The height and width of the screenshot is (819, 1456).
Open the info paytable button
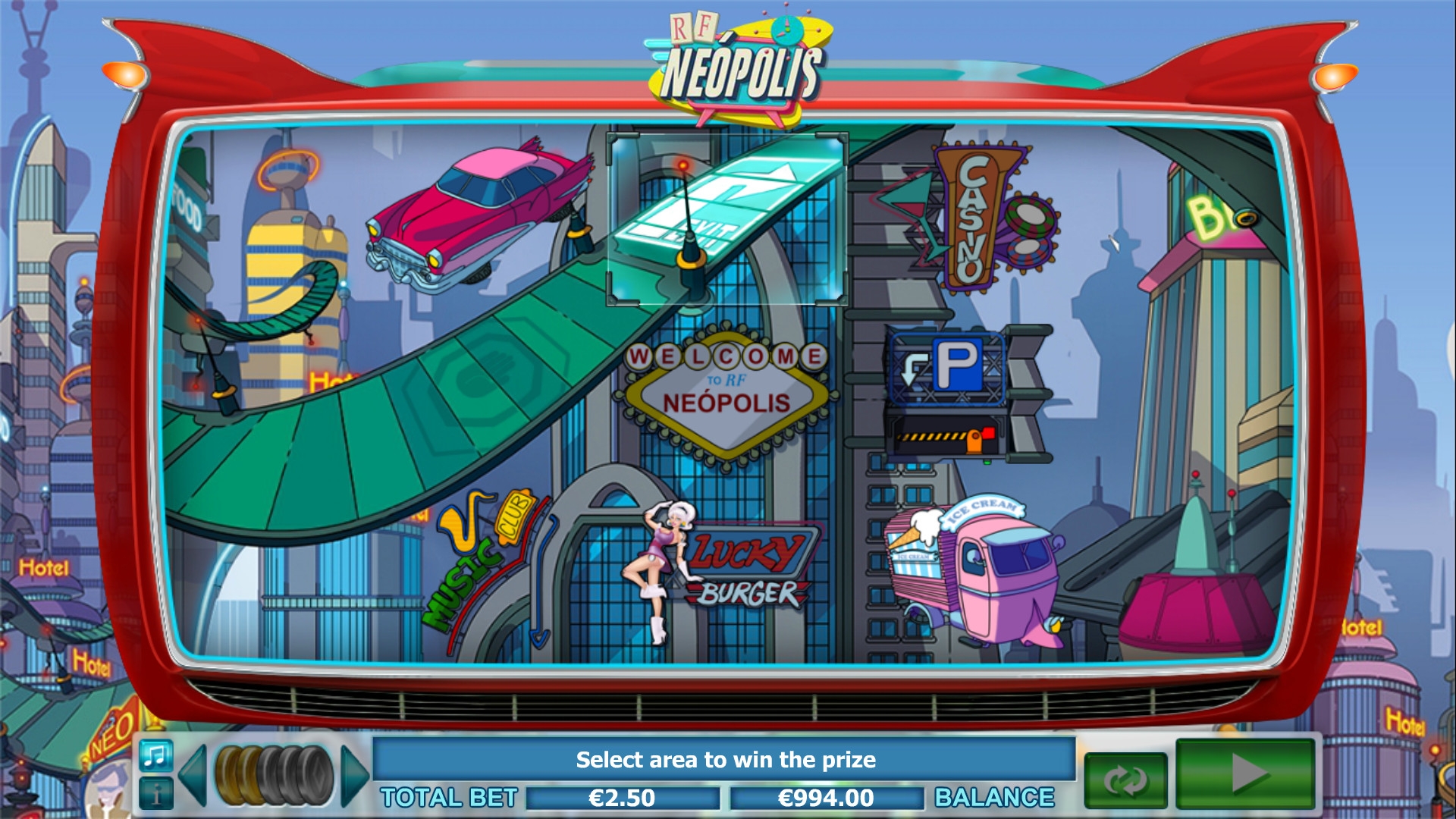(156, 793)
